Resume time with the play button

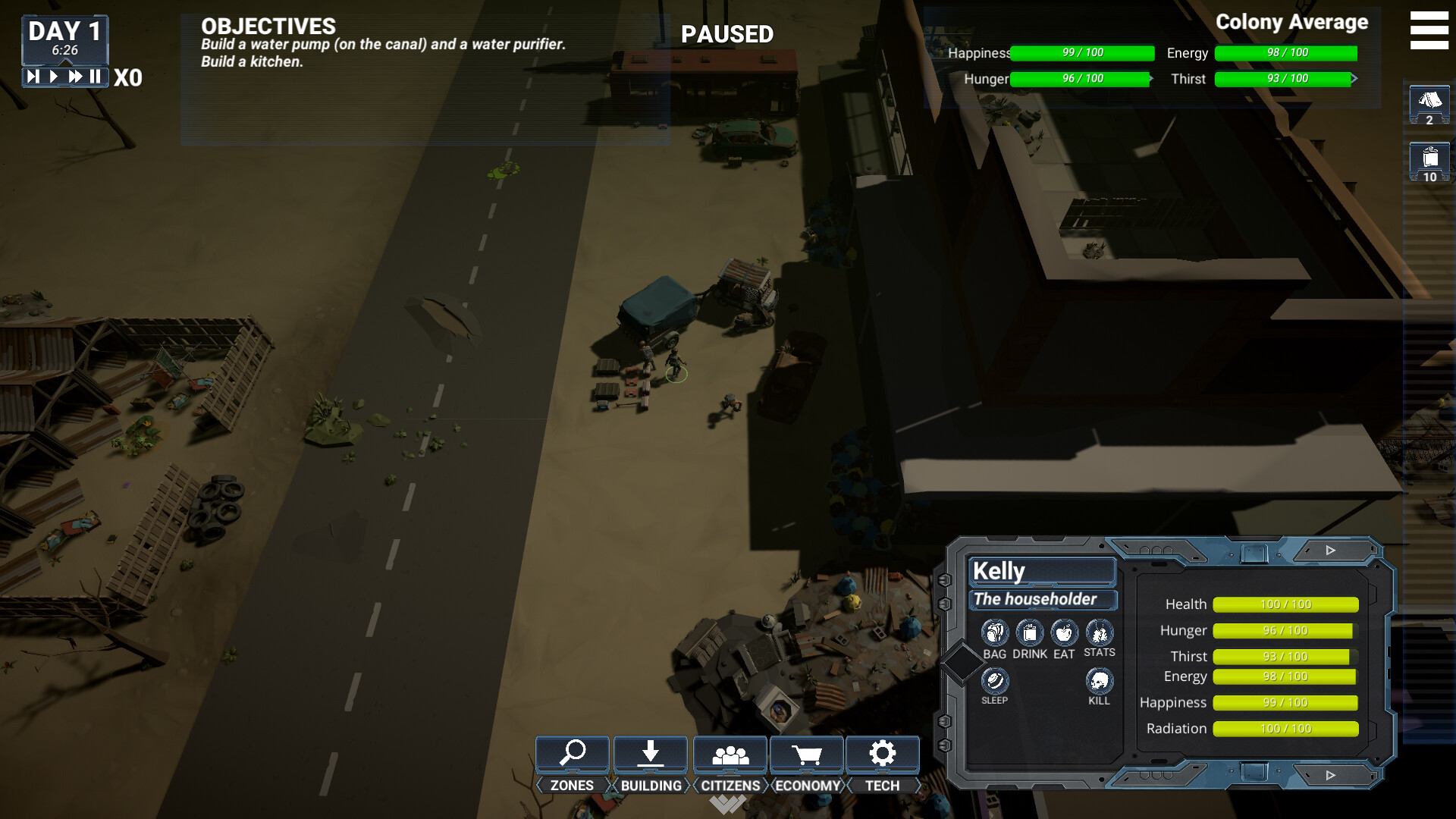coord(54,75)
